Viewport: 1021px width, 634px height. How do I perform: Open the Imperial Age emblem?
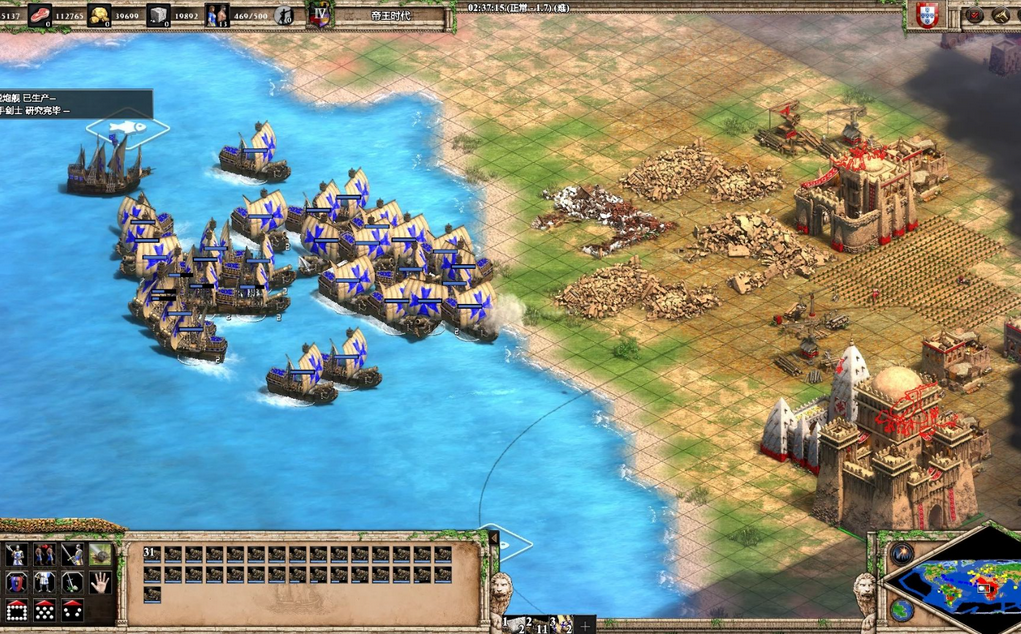[x=320, y=15]
